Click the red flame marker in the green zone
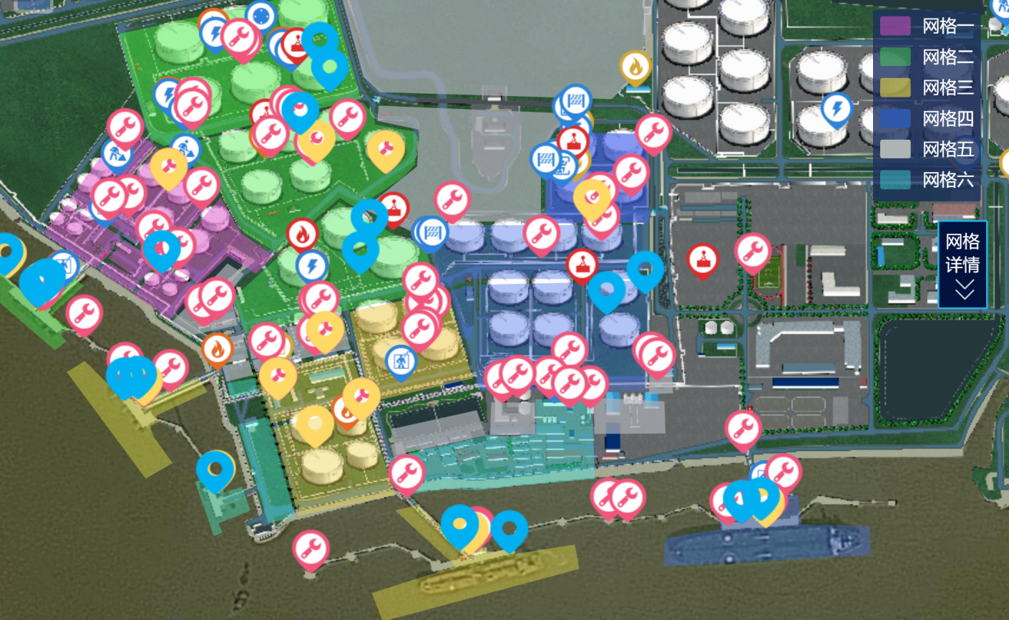1009x620 pixels. point(302,235)
